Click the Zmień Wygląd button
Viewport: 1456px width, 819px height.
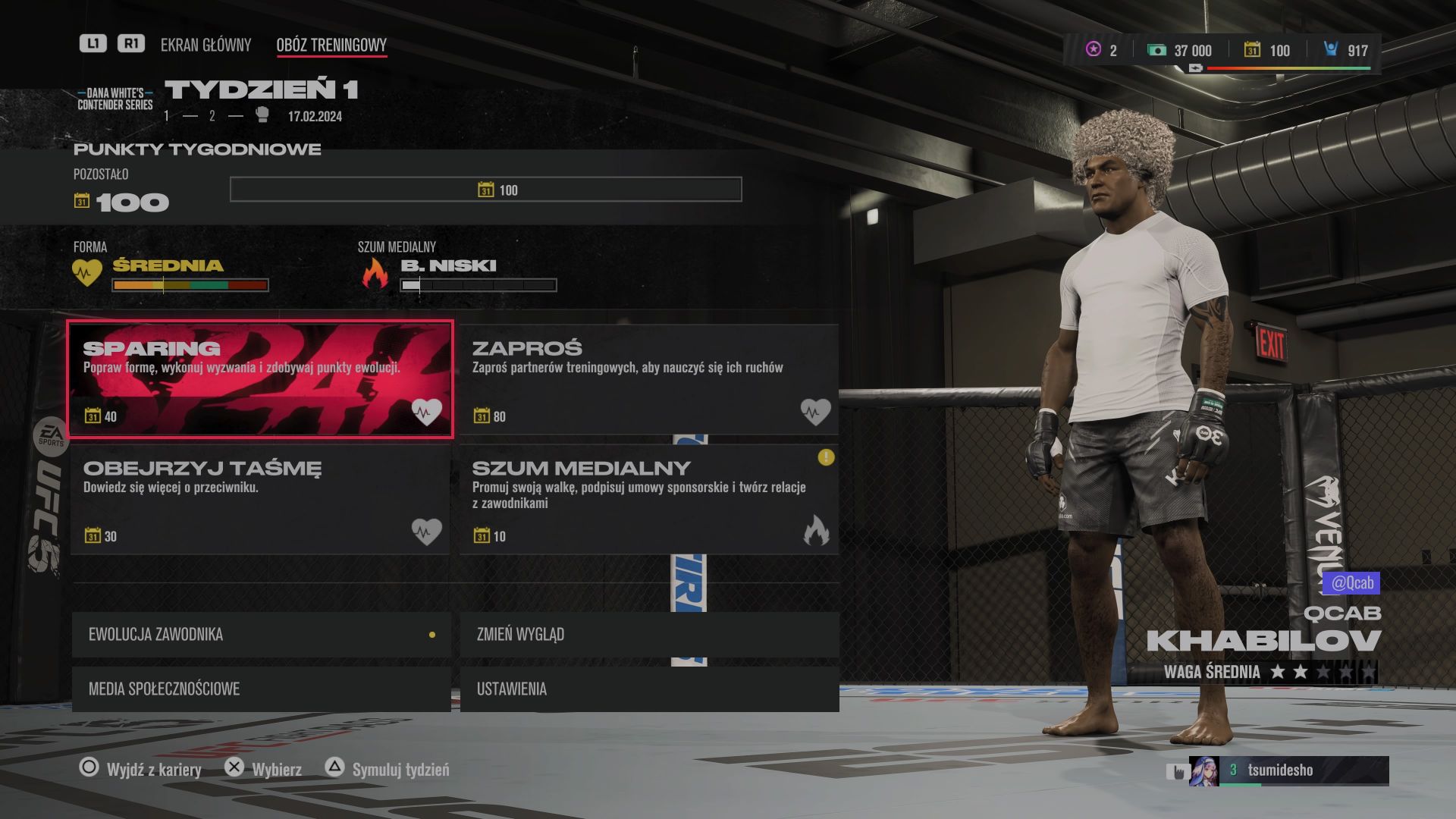(x=649, y=634)
